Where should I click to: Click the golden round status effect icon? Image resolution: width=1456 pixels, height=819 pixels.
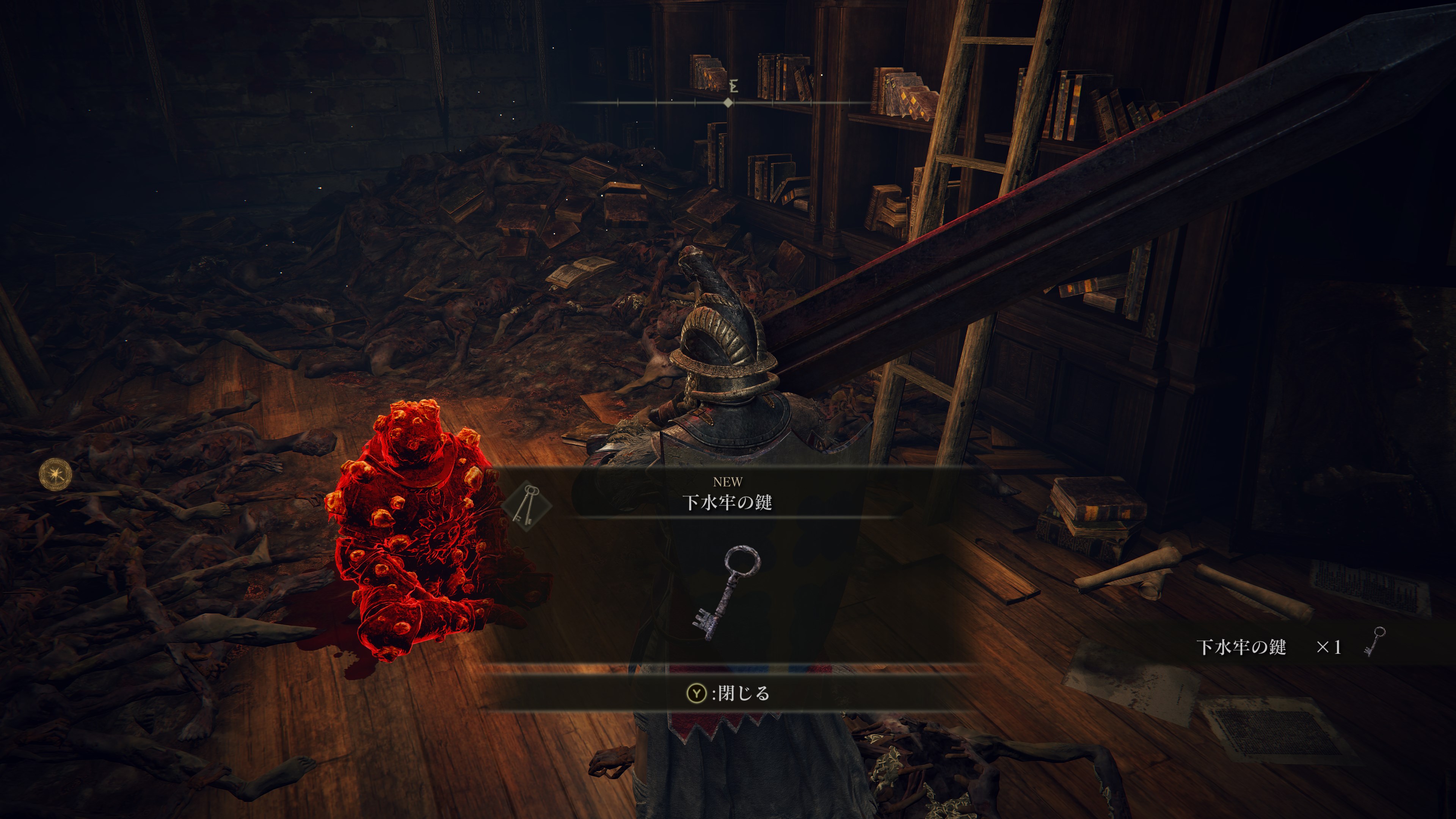(x=55, y=474)
